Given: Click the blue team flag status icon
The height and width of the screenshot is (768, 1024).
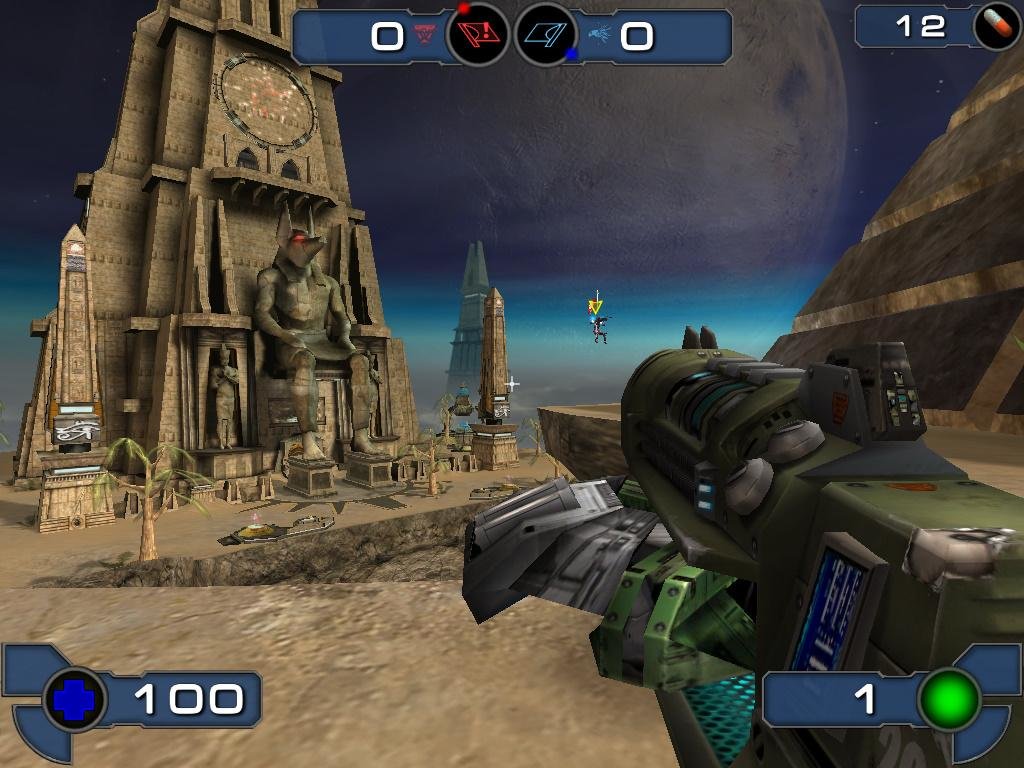Looking at the screenshot, I should pyautogui.click(x=545, y=36).
